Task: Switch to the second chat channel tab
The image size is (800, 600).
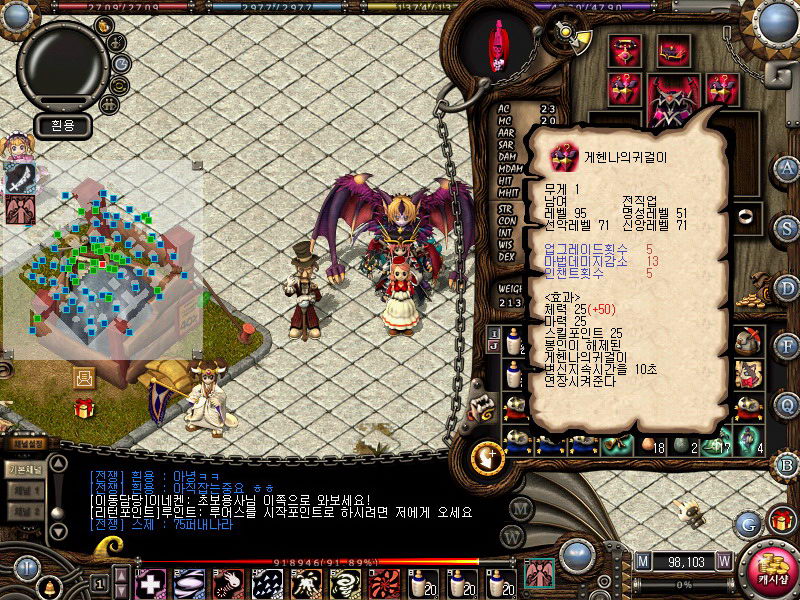Action: [x=24, y=491]
